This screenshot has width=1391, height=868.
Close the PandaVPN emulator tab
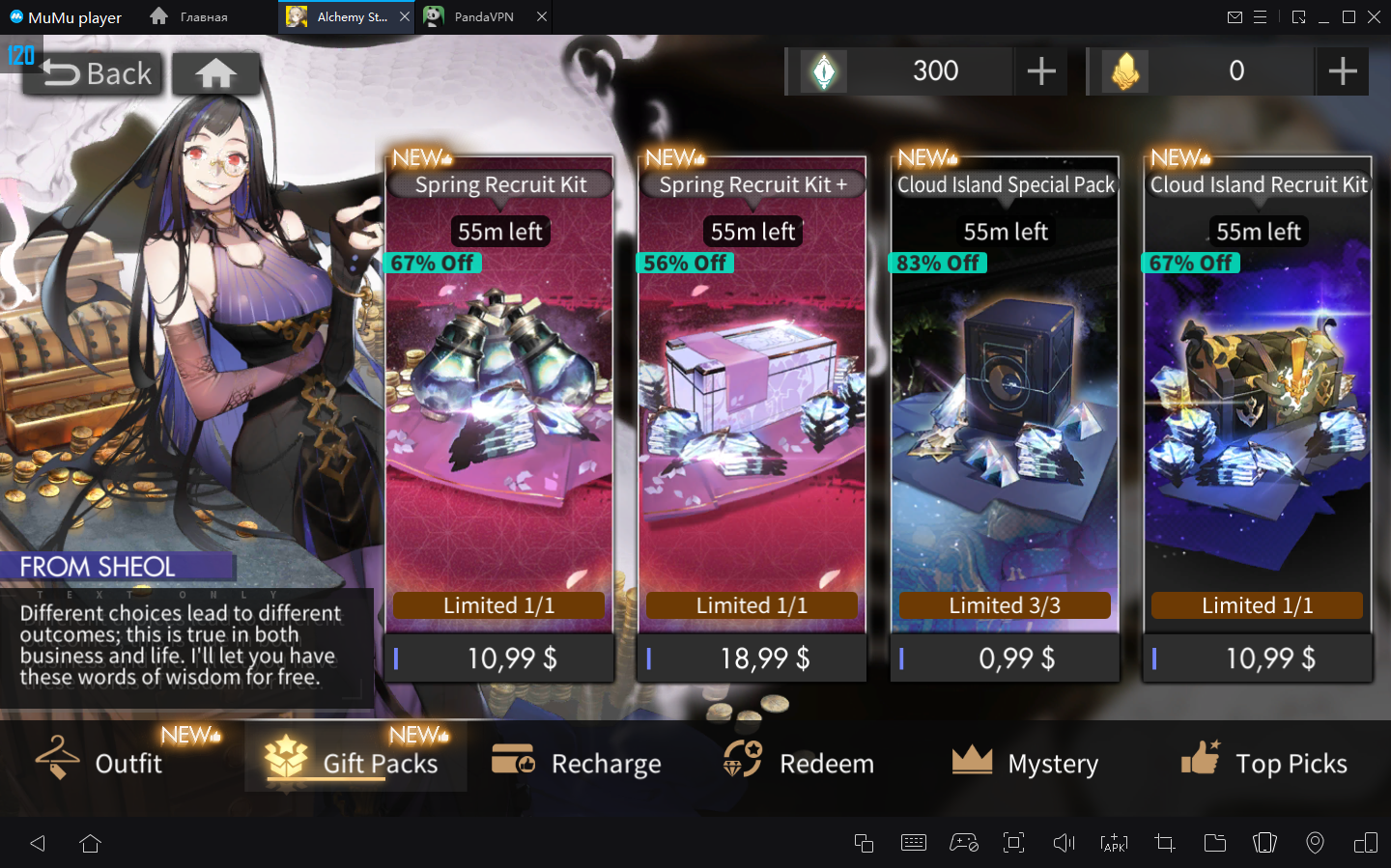pos(542,16)
